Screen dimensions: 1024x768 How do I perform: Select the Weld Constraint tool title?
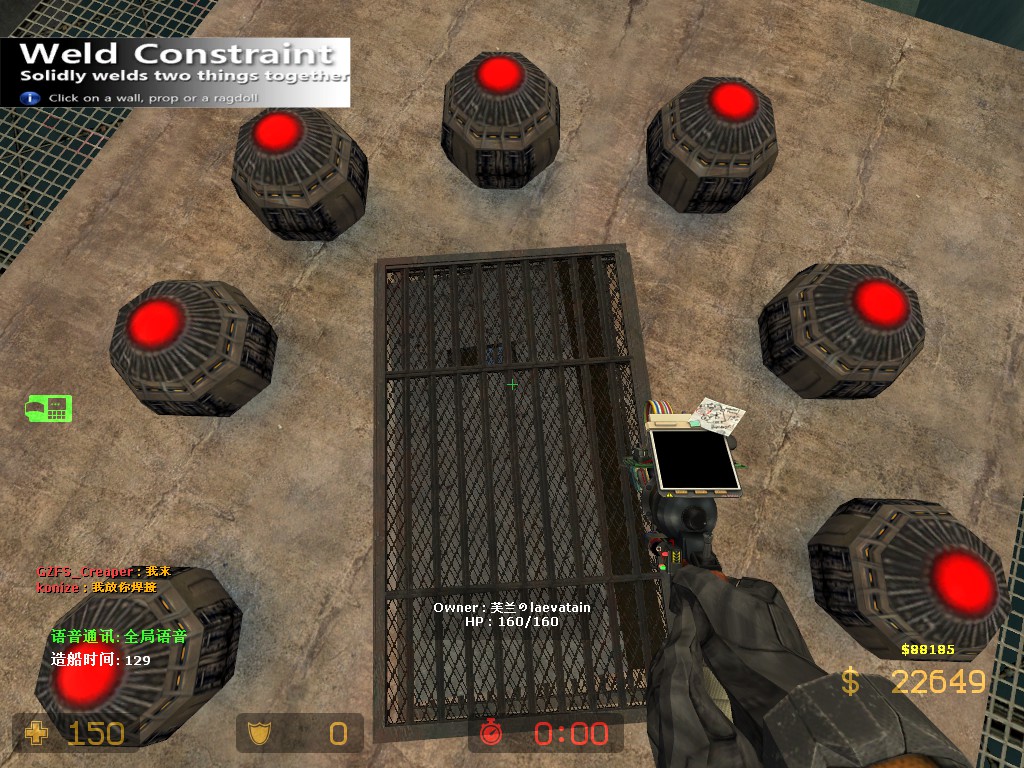(x=177, y=53)
